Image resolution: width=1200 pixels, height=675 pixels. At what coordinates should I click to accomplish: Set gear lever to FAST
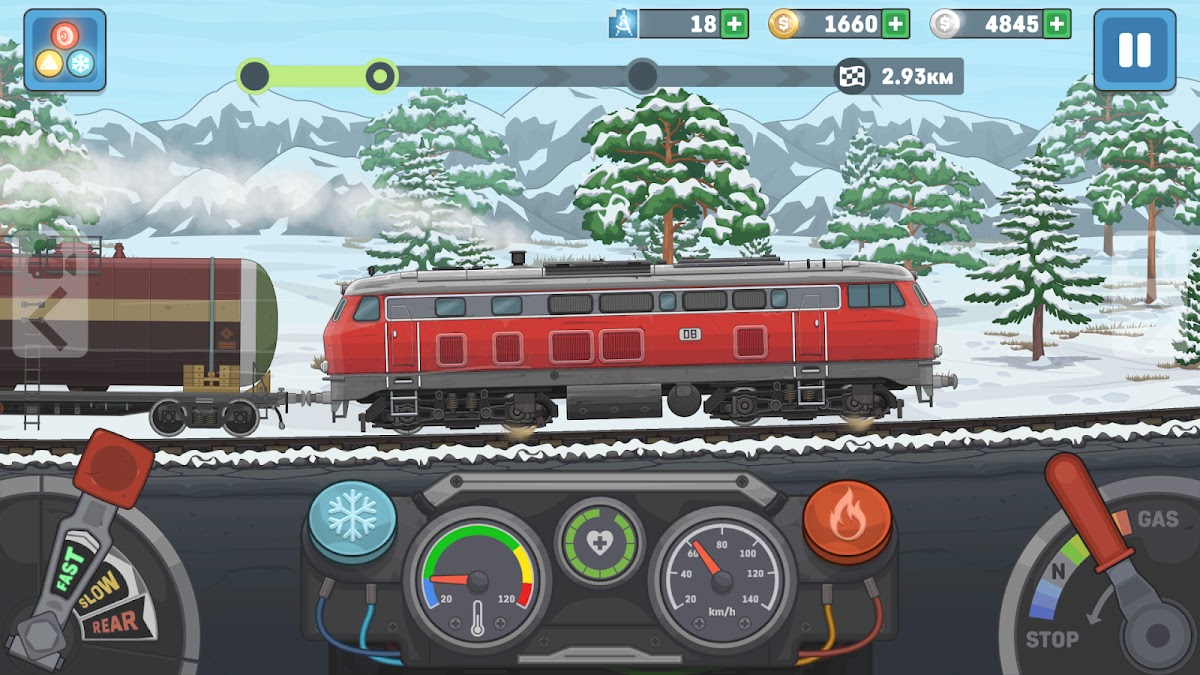point(68,572)
